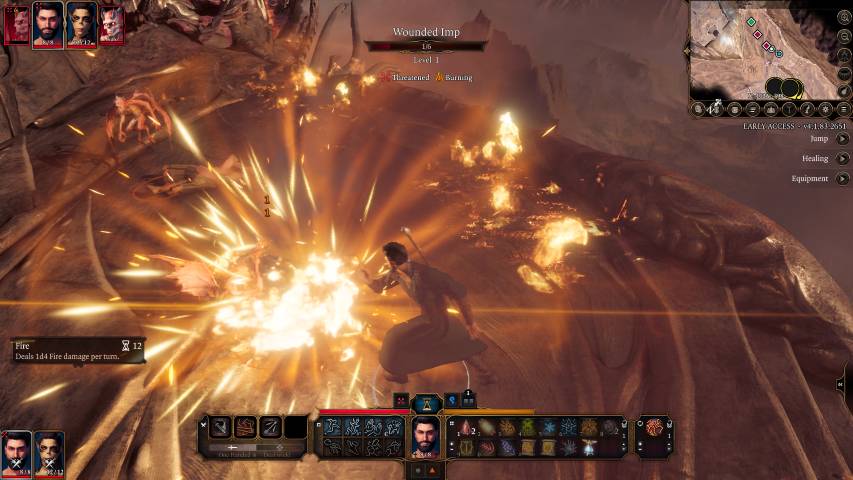Select the bearded man in the turn order

(48, 22)
